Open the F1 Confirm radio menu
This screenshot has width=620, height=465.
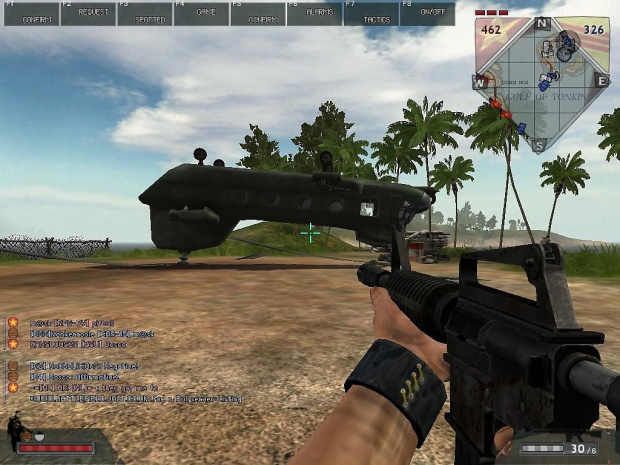[30, 14]
